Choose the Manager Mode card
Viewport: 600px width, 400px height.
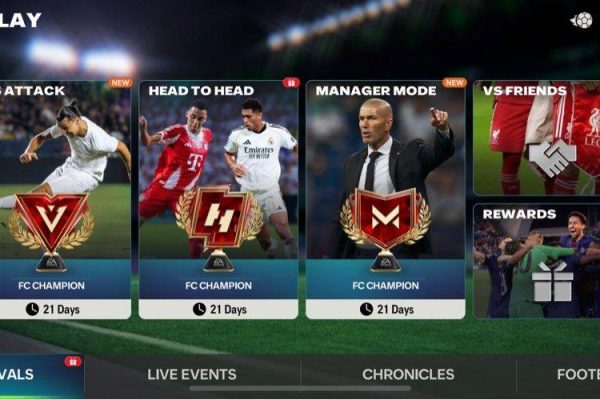pyautogui.click(x=385, y=198)
